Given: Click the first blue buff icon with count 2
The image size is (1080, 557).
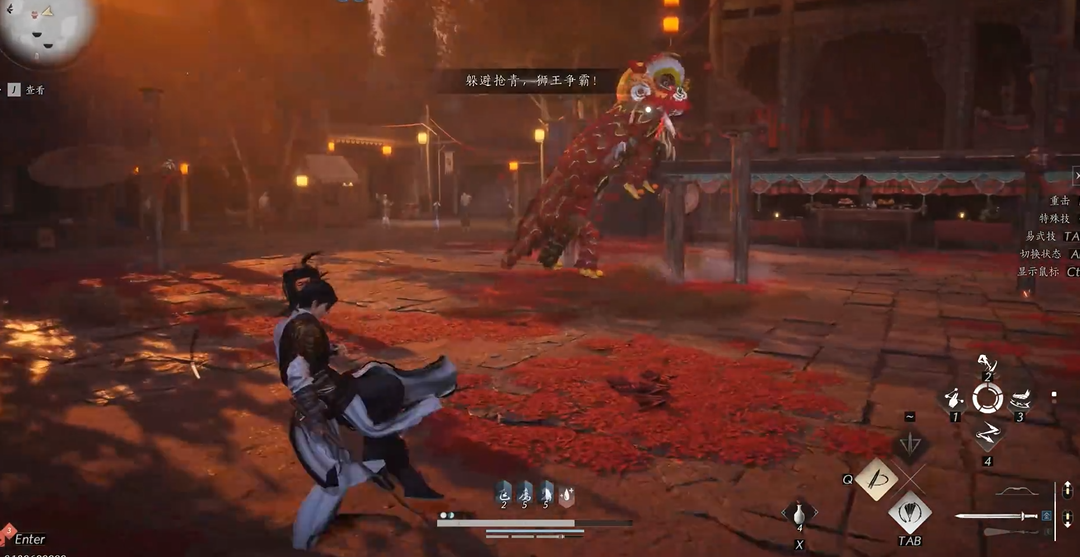Looking at the screenshot, I should 504,492.
